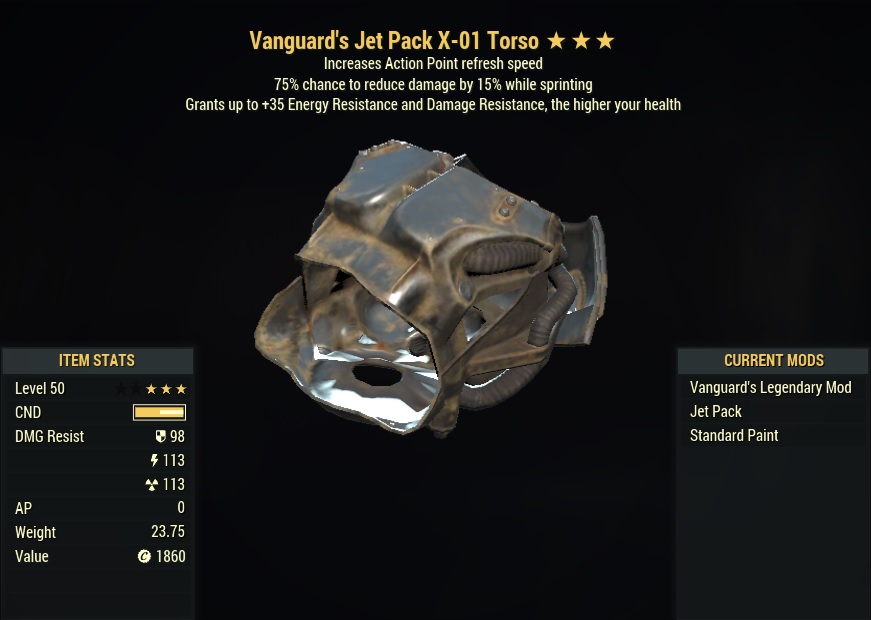Click the Standard Paint mod entry
The width and height of the screenshot is (871, 620).
734,436
